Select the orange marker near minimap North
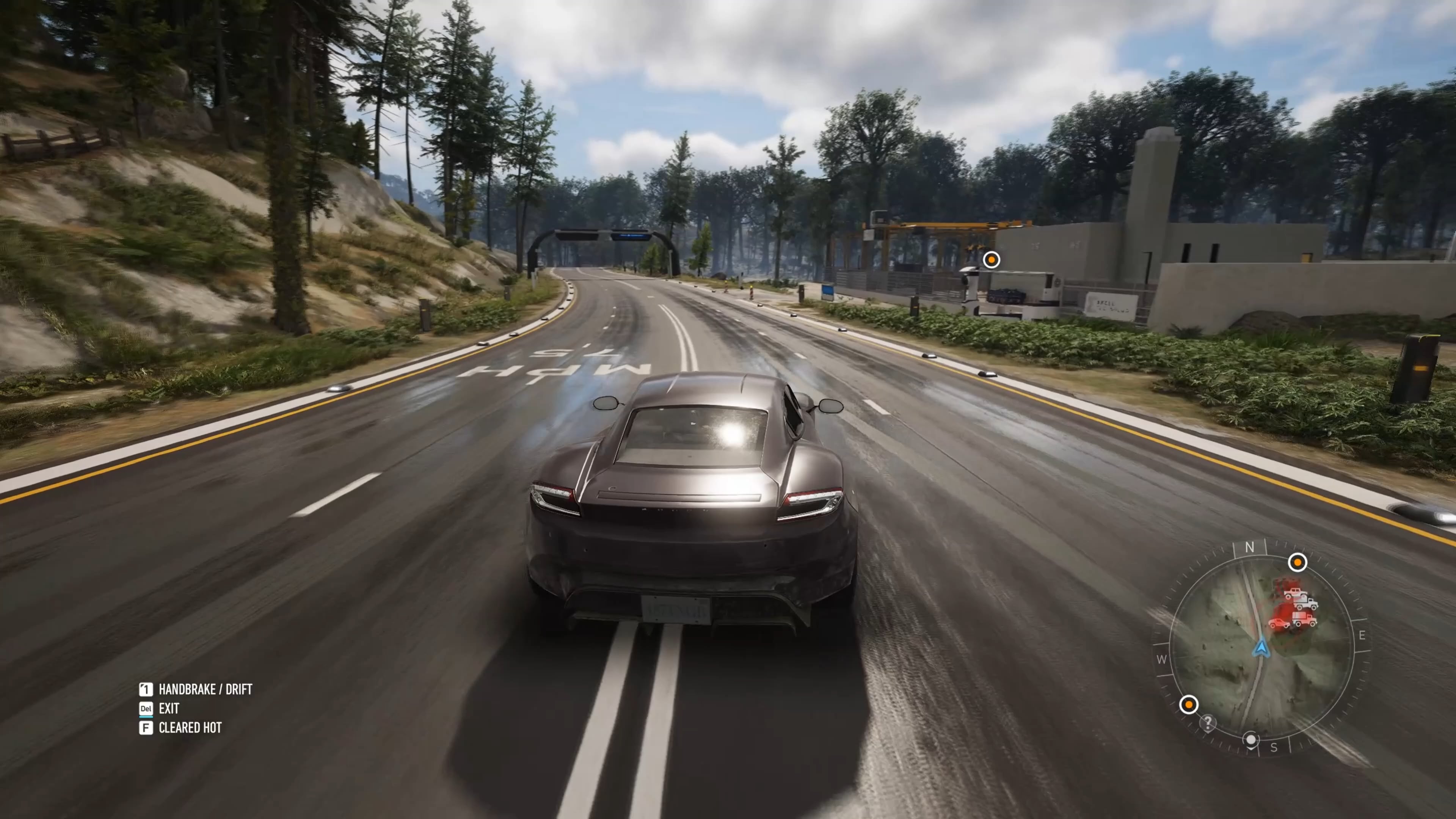This screenshot has width=1456, height=819. pos(1297,562)
